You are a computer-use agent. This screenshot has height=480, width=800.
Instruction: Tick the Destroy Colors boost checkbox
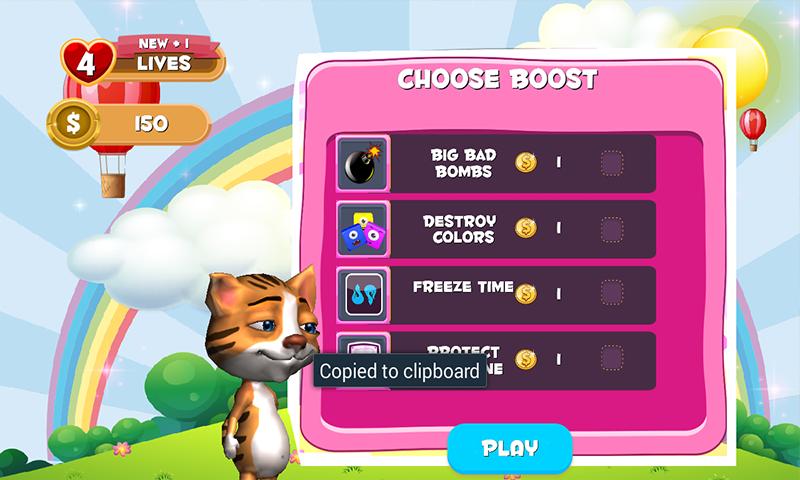[611, 229]
